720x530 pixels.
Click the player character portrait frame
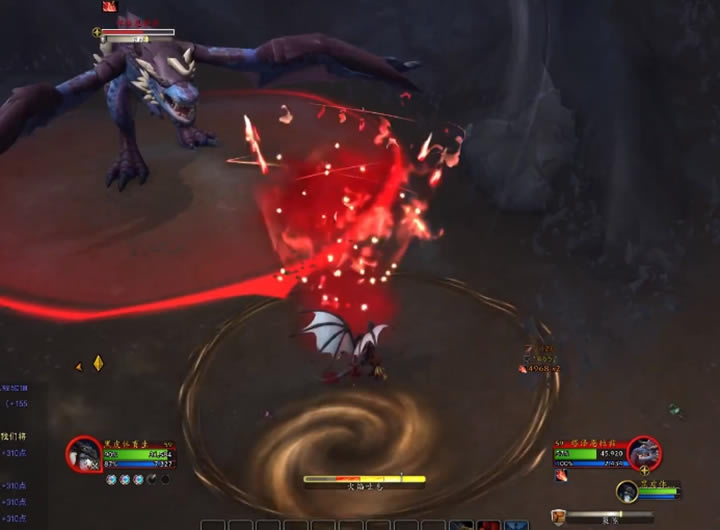84,454
